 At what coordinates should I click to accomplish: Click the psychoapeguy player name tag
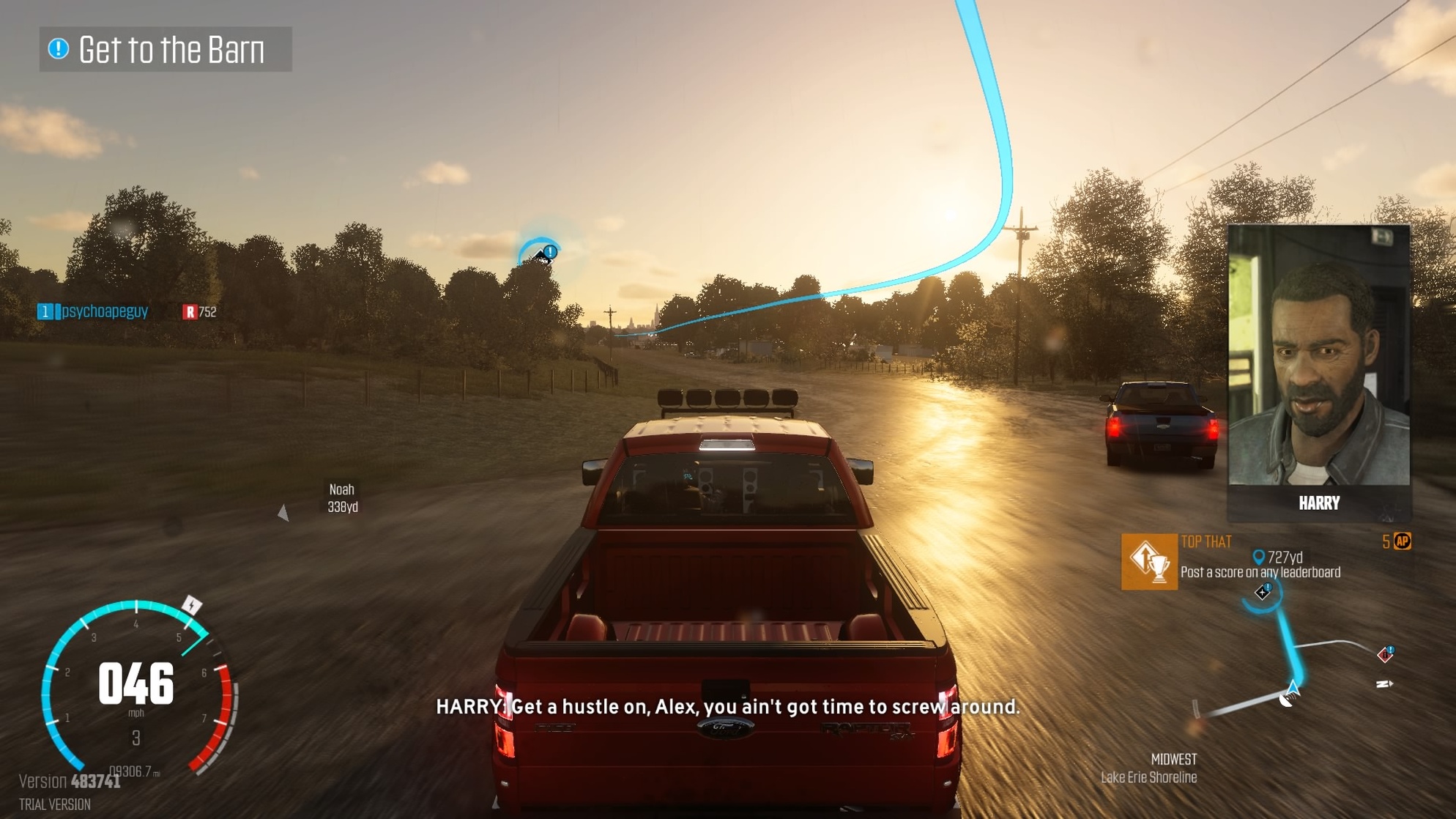click(104, 311)
